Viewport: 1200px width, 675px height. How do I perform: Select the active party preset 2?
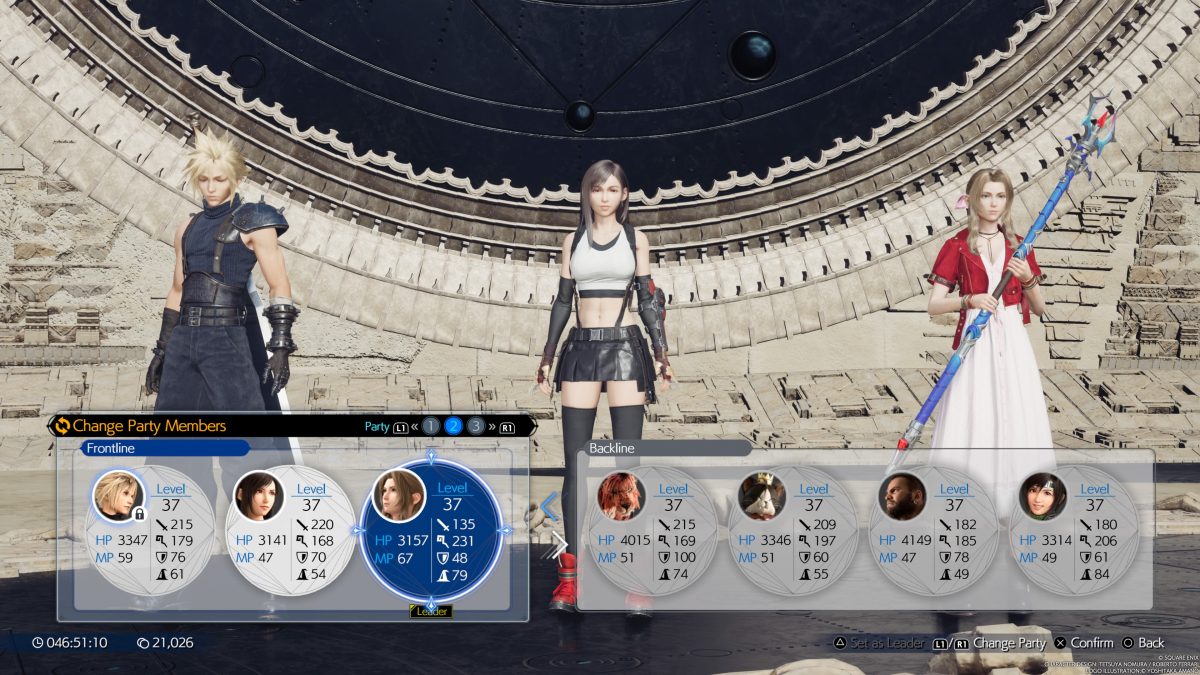click(x=453, y=426)
